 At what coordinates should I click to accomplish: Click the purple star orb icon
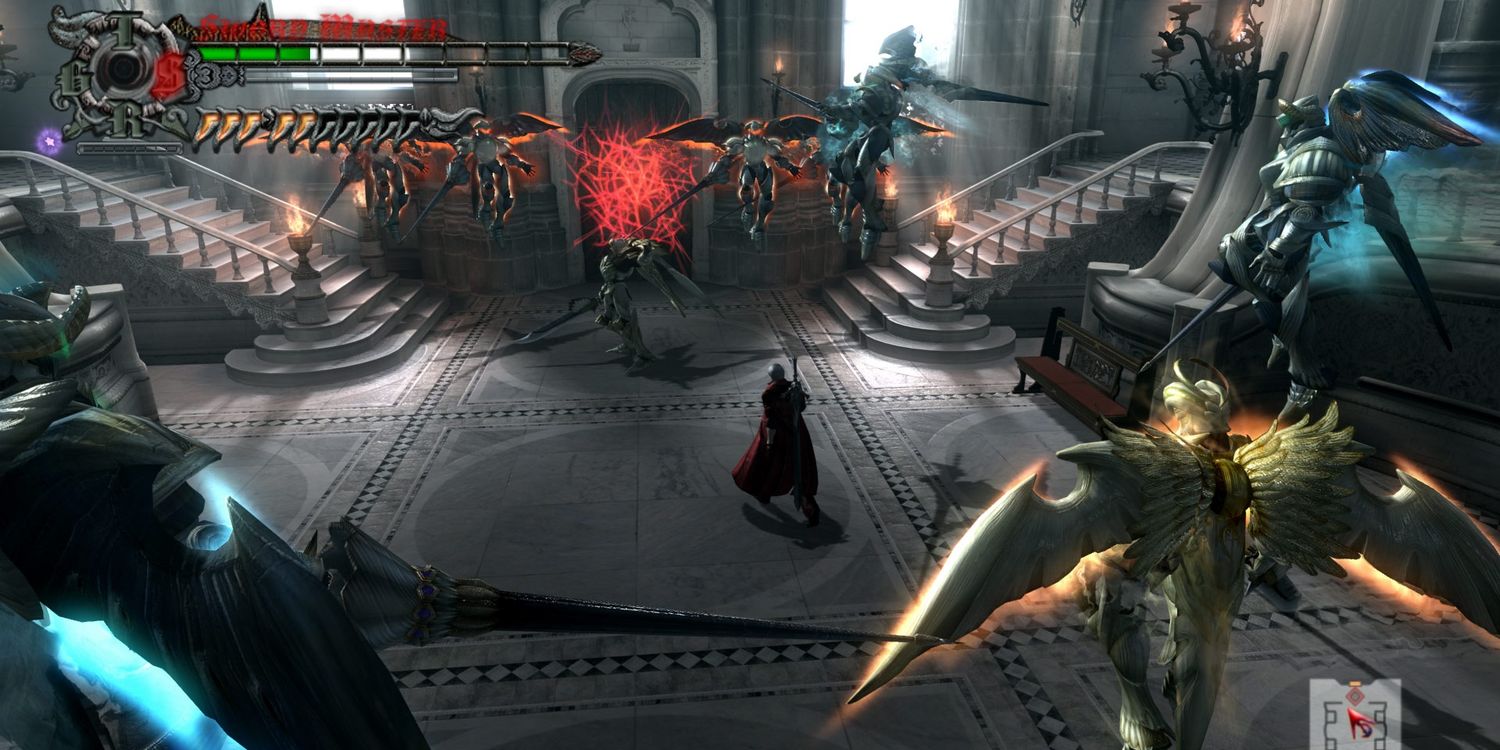[48, 141]
